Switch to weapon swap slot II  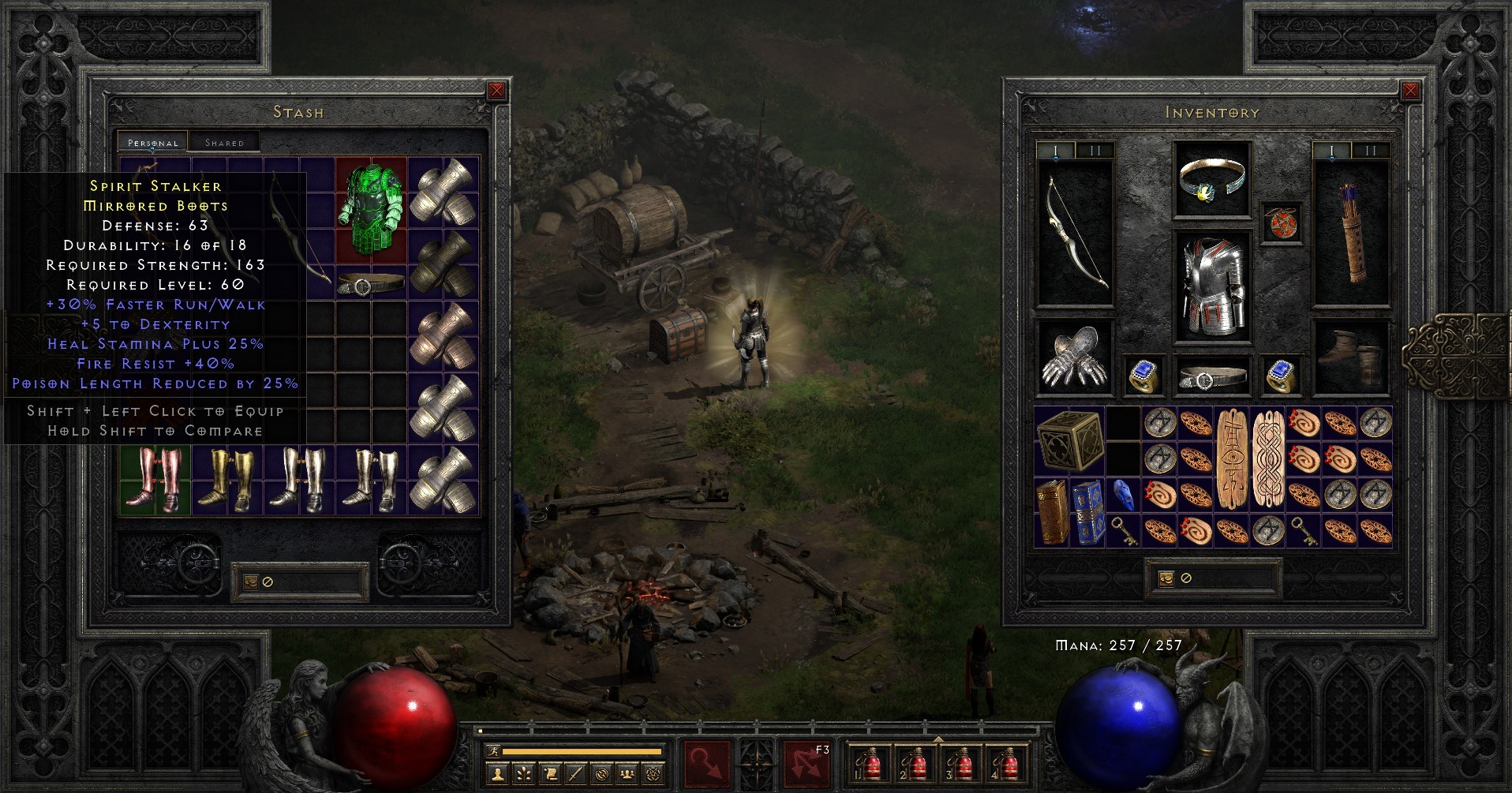(x=1095, y=147)
